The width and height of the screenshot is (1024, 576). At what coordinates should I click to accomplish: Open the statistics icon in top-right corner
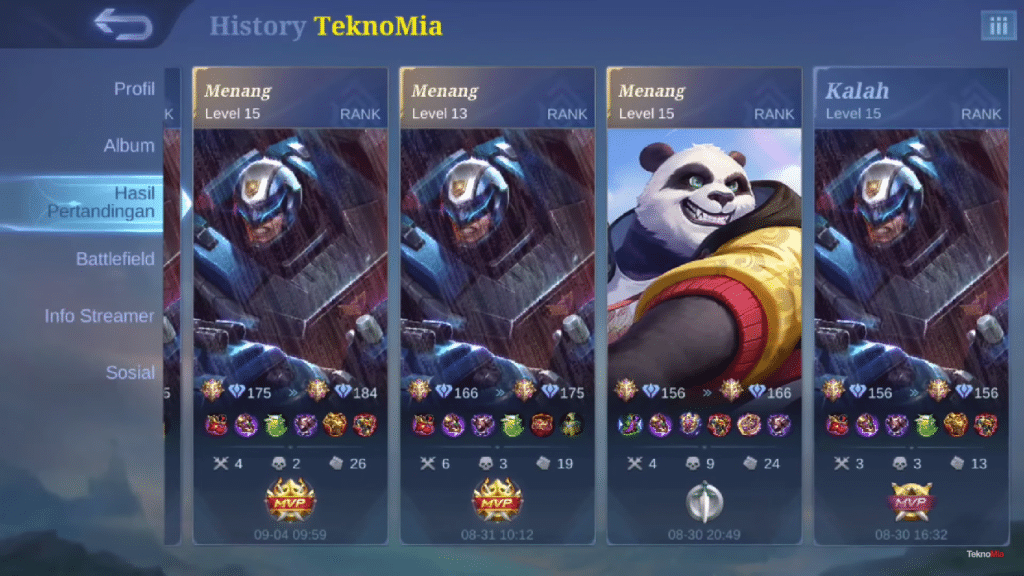point(998,26)
